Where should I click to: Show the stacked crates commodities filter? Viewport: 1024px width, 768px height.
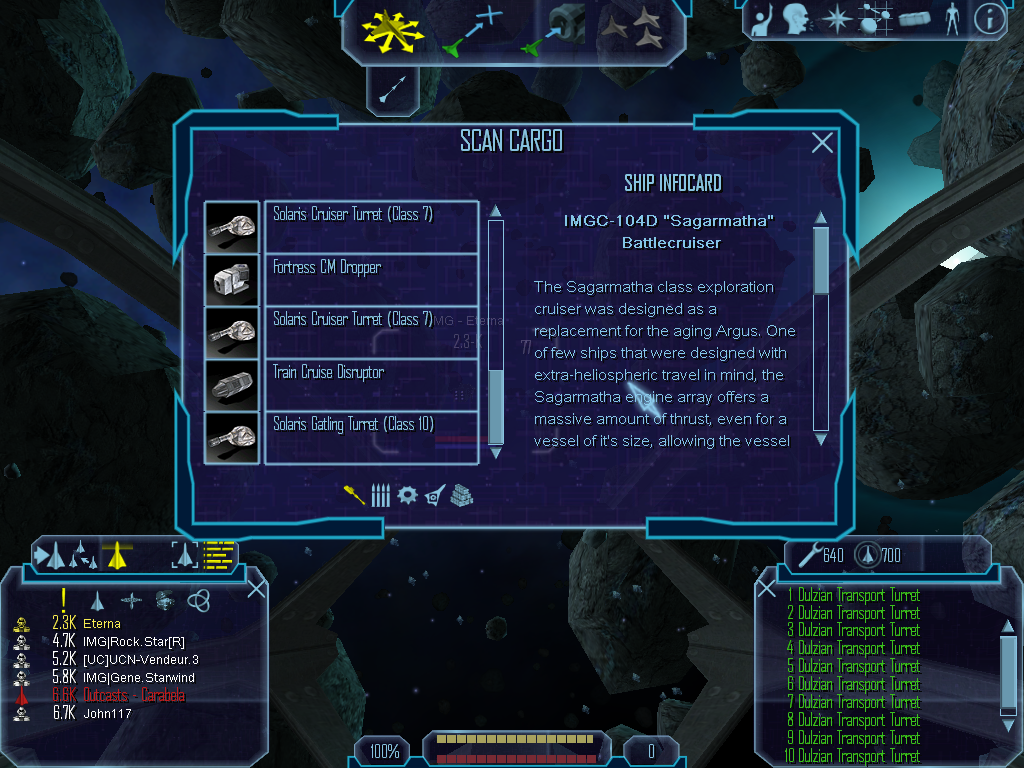click(x=461, y=495)
